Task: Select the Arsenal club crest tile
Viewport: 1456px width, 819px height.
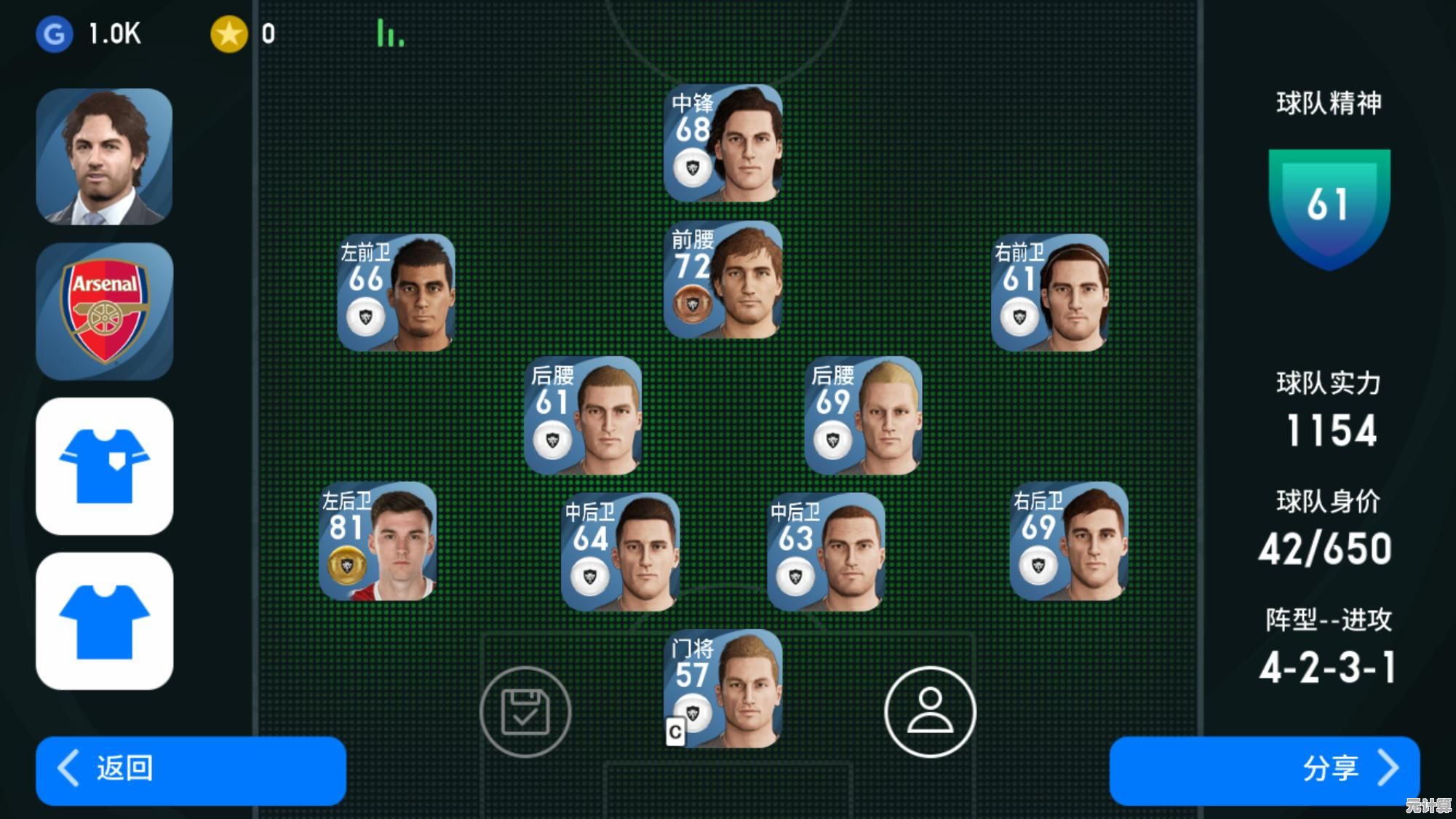Action: pos(104,311)
